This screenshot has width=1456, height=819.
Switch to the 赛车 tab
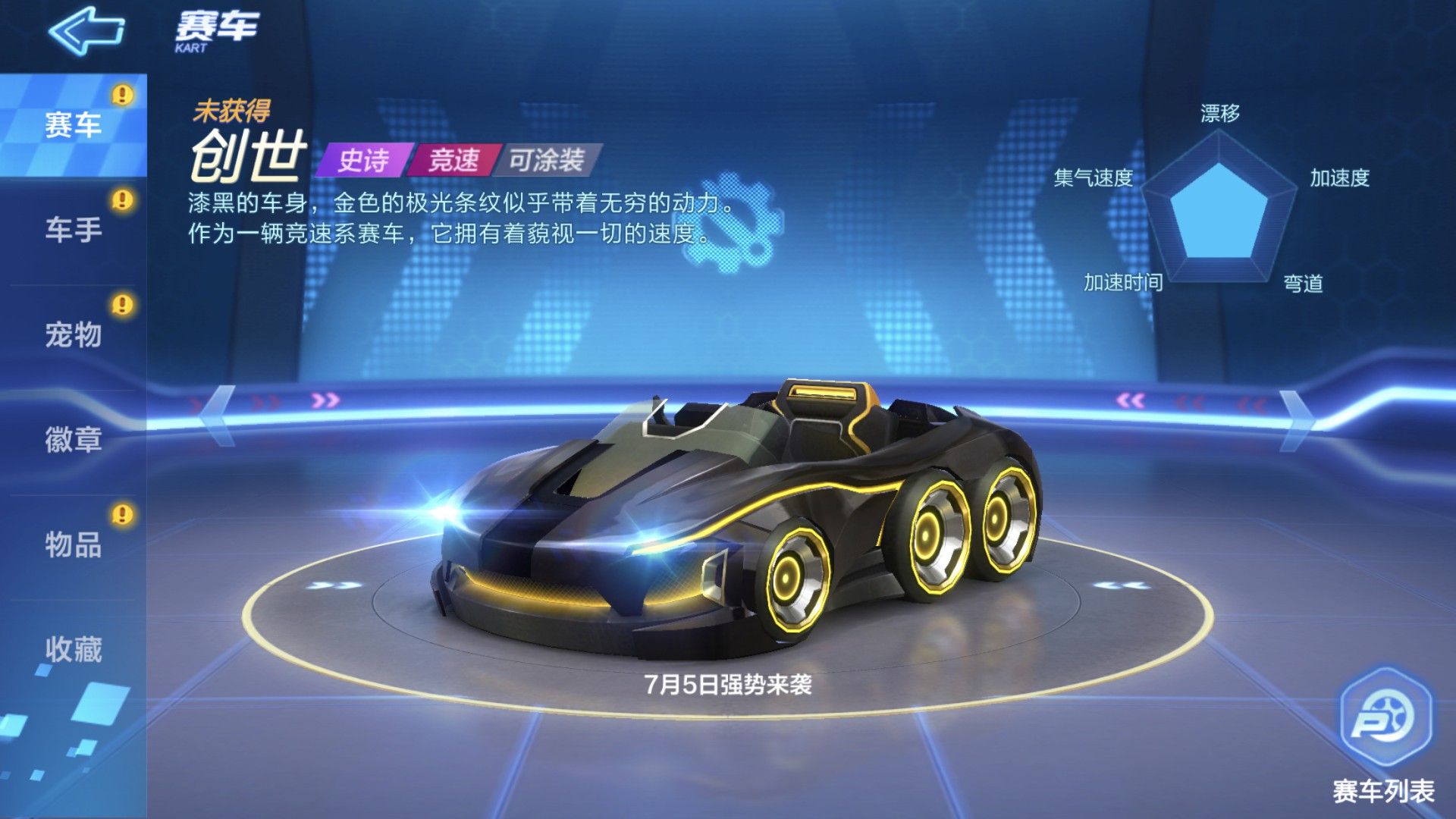(x=73, y=125)
